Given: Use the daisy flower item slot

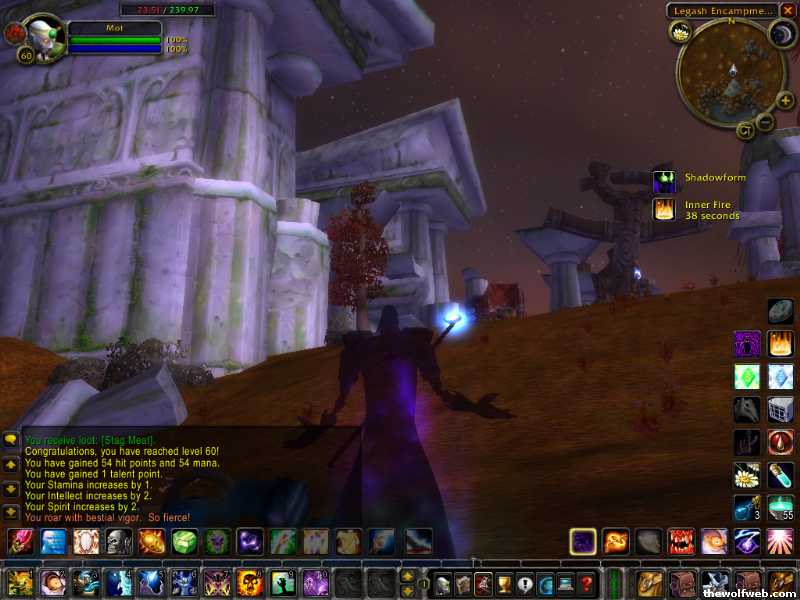Looking at the screenshot, I should click(x=747, y=474).
